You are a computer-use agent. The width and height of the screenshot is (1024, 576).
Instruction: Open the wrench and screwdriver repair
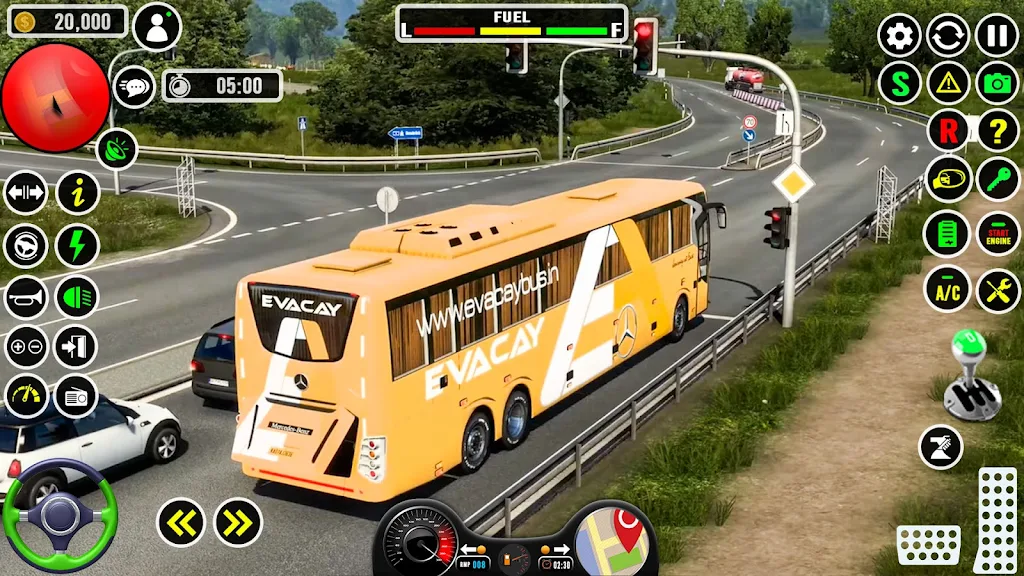pyautogui.click(x=997, y=290)
